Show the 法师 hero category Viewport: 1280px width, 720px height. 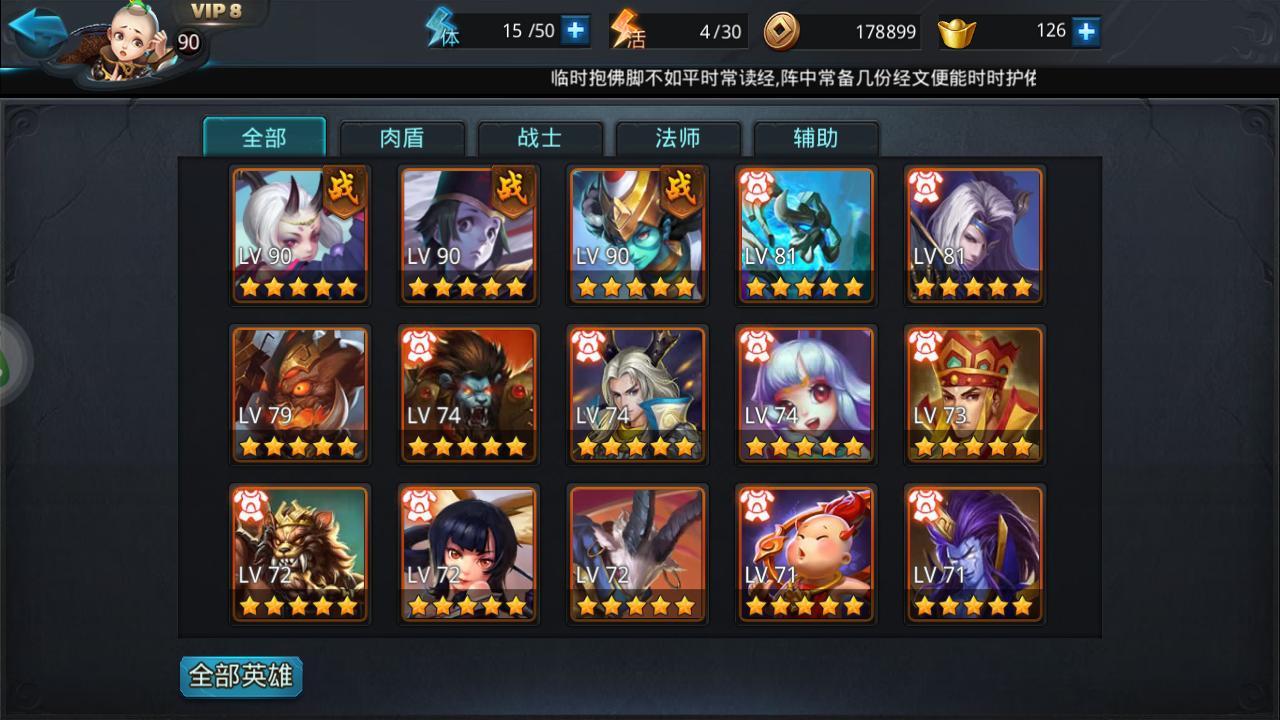pos(678,138)
